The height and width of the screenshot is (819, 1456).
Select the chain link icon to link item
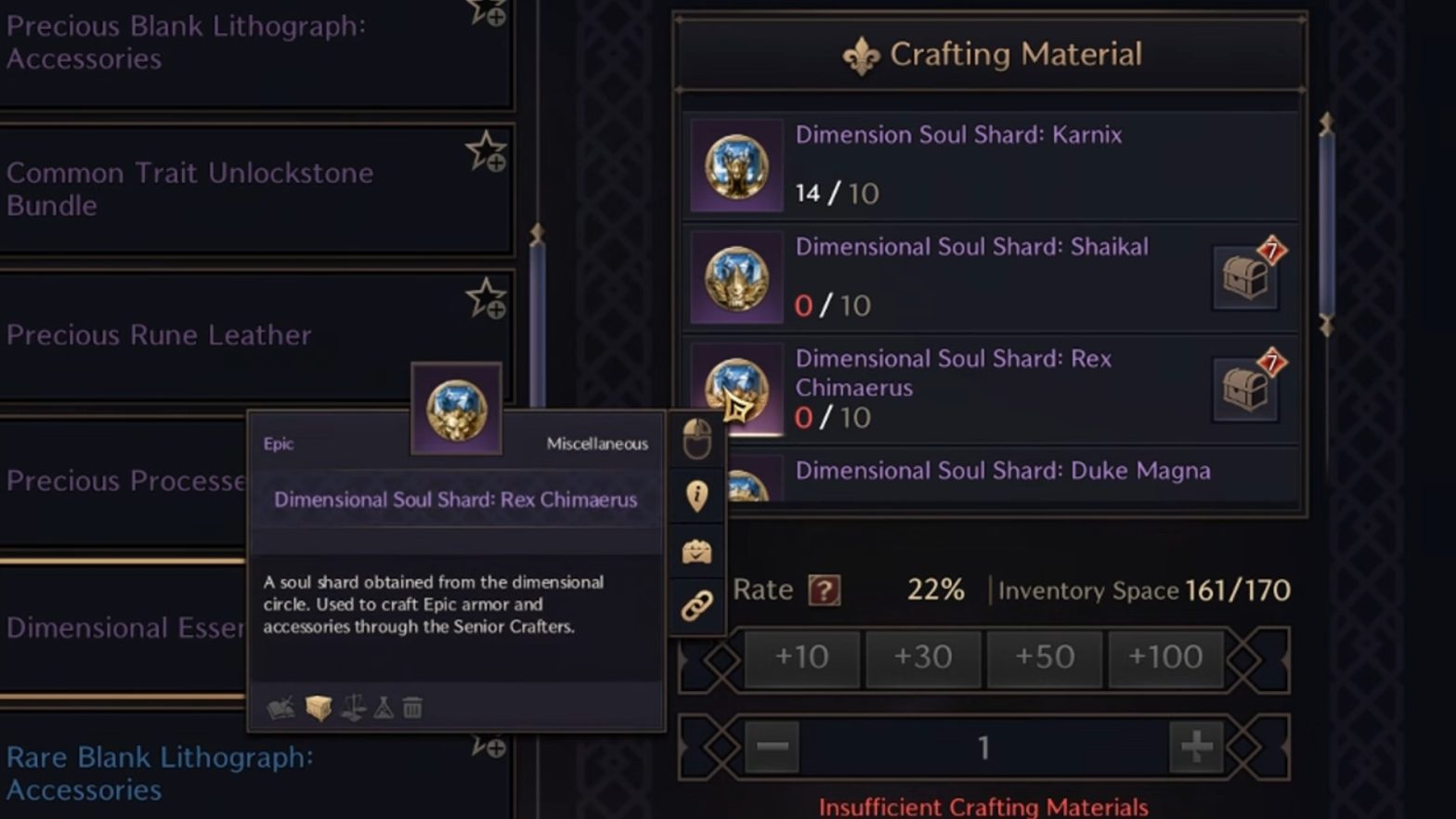point(696,605)
